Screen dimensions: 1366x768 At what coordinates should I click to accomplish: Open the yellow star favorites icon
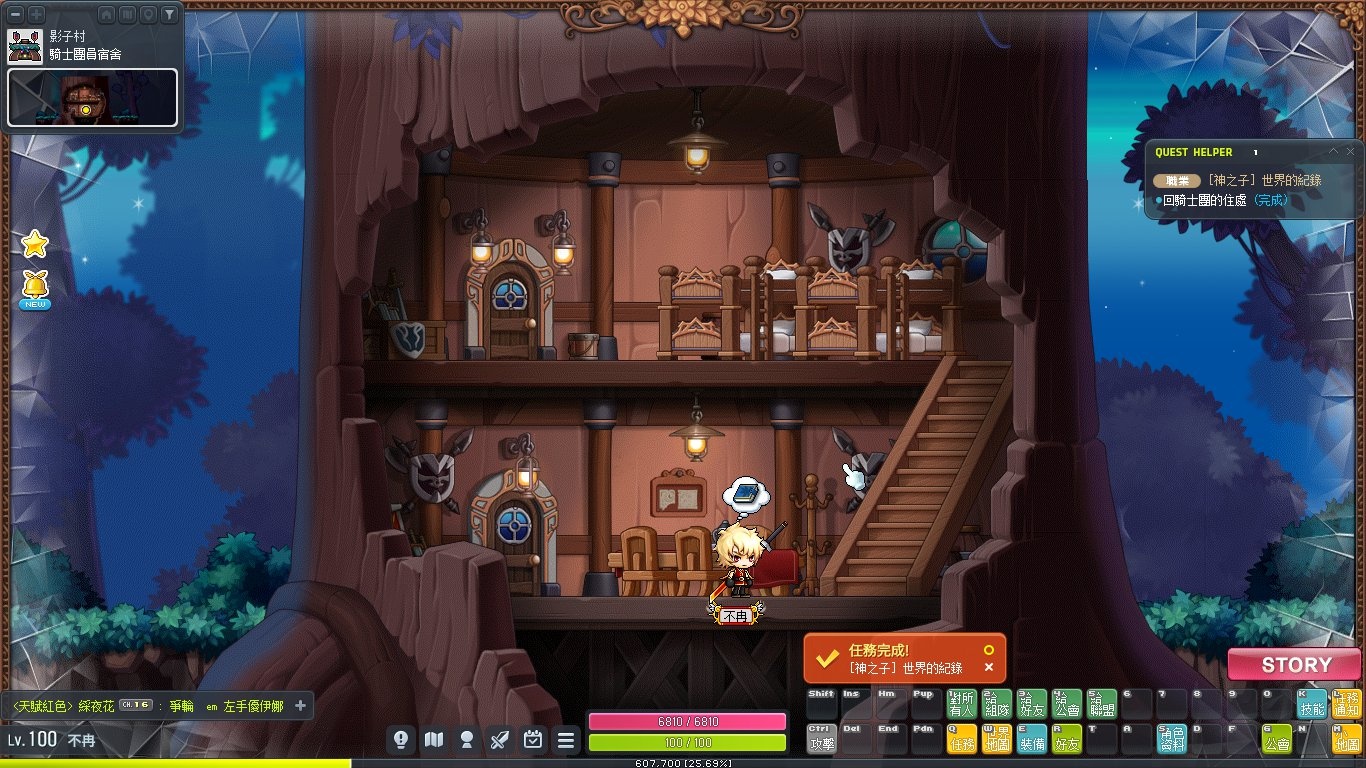pos(35,243)
